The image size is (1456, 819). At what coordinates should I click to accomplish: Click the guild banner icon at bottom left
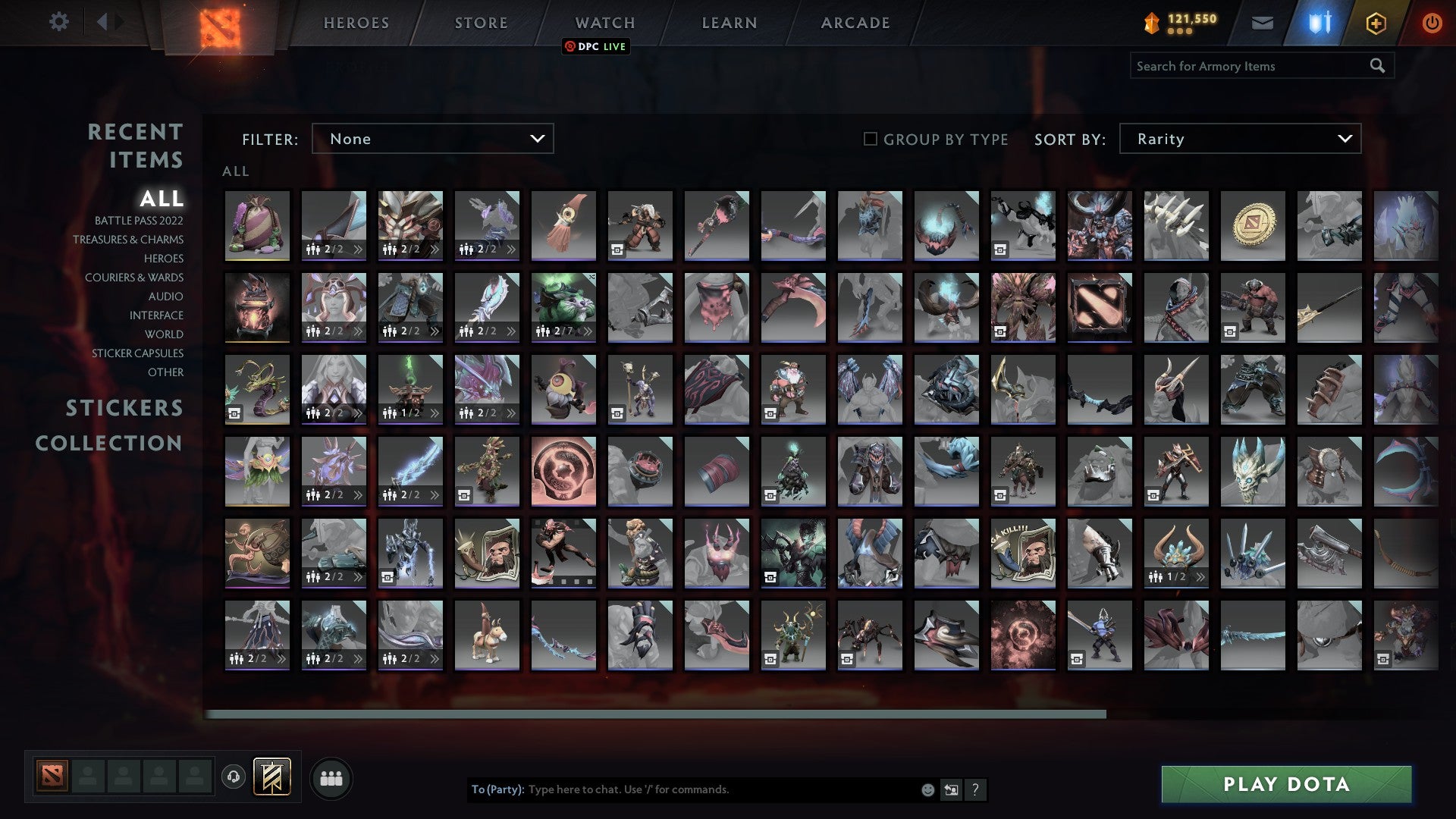[271, 777]
